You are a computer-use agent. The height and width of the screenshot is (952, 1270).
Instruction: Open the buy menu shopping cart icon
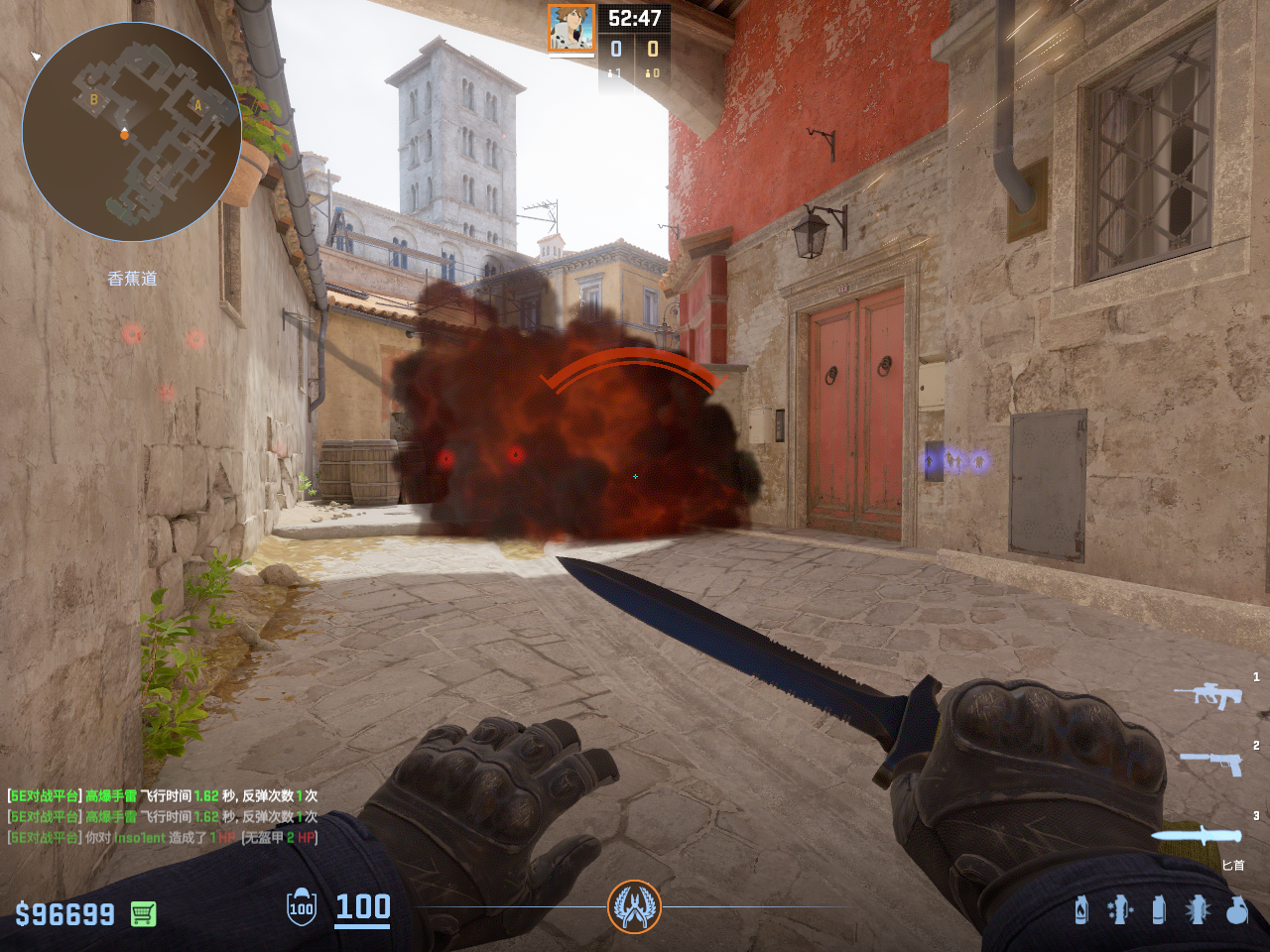pyautogui.click(x=143, y=913)
